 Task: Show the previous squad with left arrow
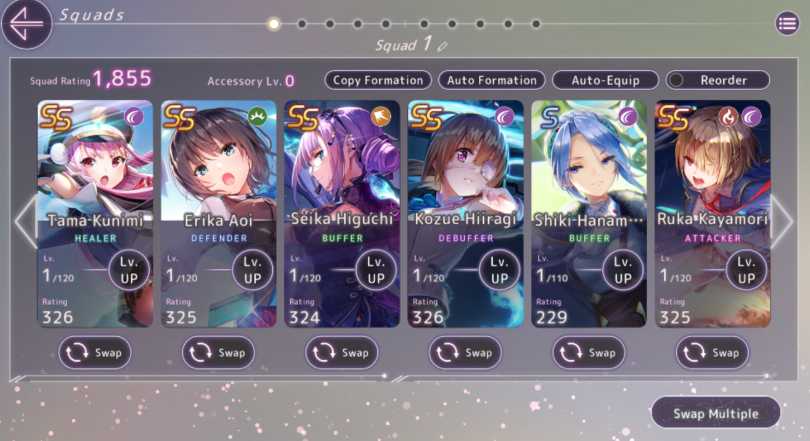point(24,222)
